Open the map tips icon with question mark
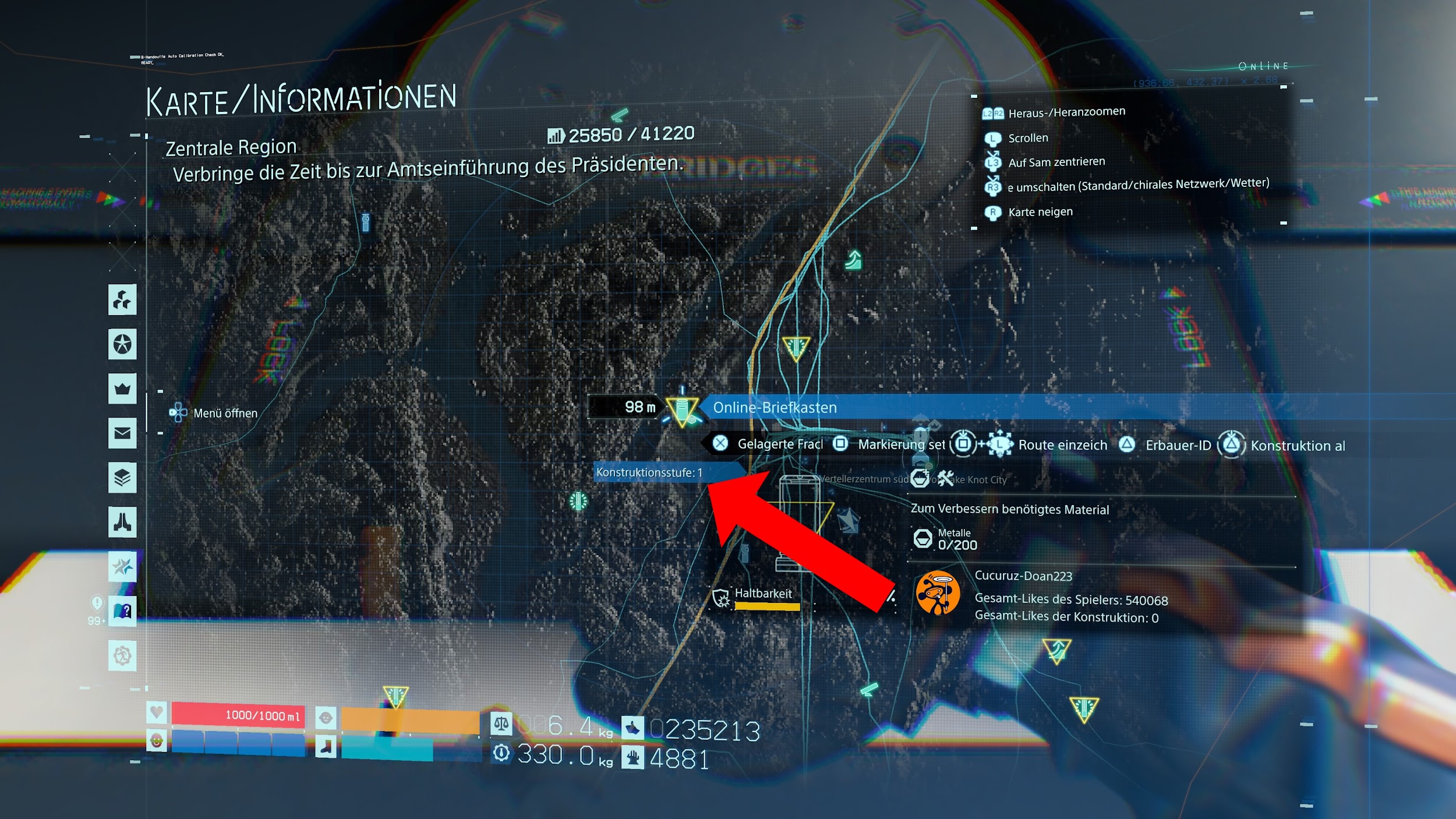The image size is (1456, 819). pos(122,611)
